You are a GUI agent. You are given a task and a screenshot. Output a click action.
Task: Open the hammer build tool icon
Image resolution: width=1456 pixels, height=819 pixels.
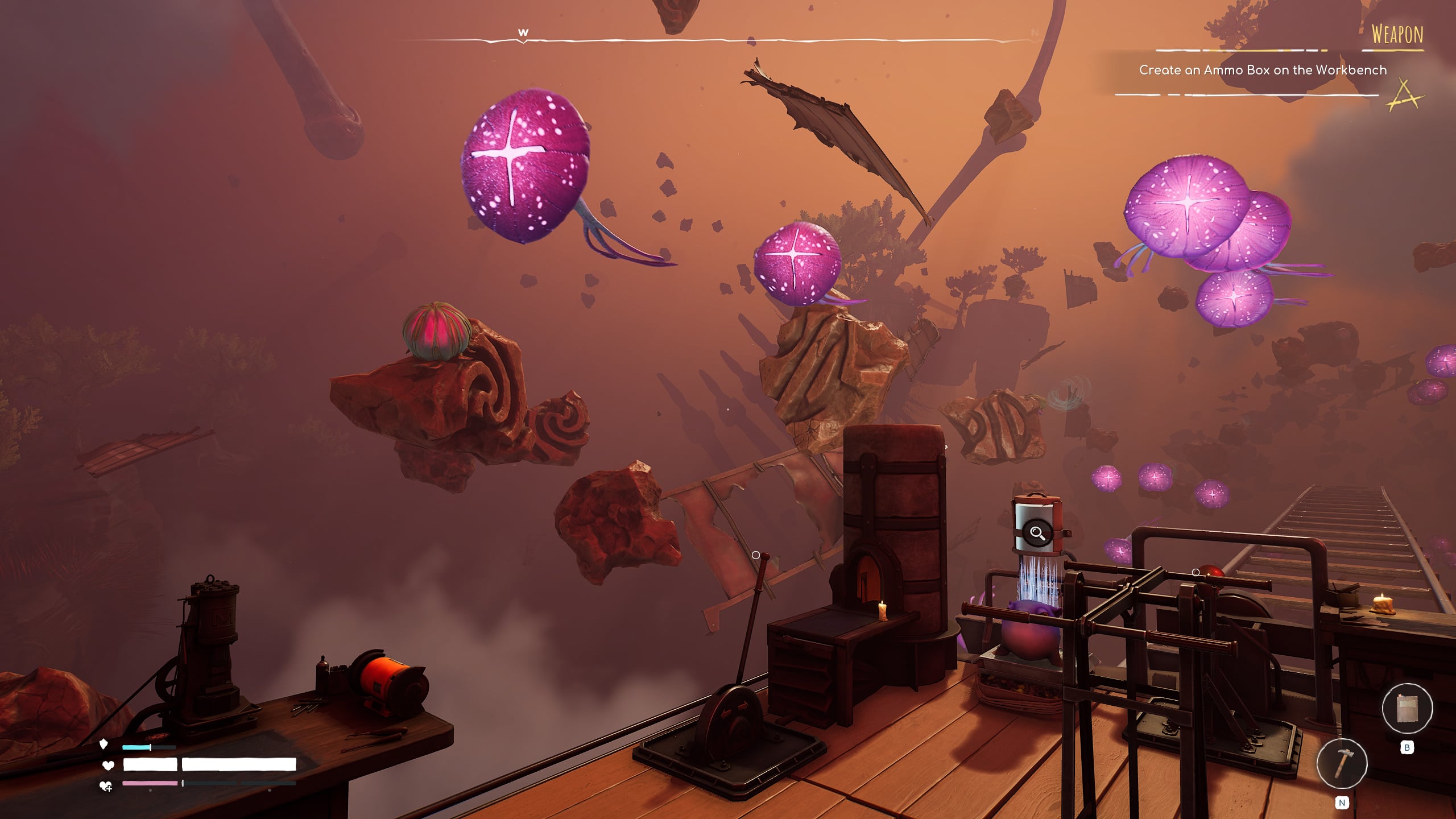(x=1342, y=763)
